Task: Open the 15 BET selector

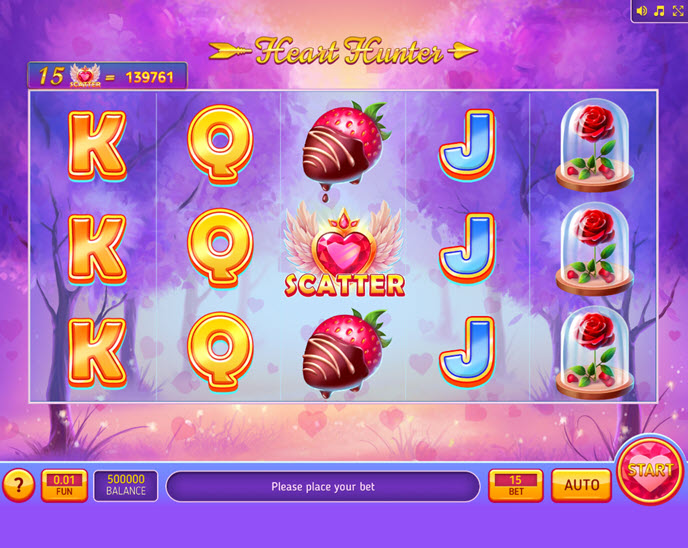Action: 516,485
